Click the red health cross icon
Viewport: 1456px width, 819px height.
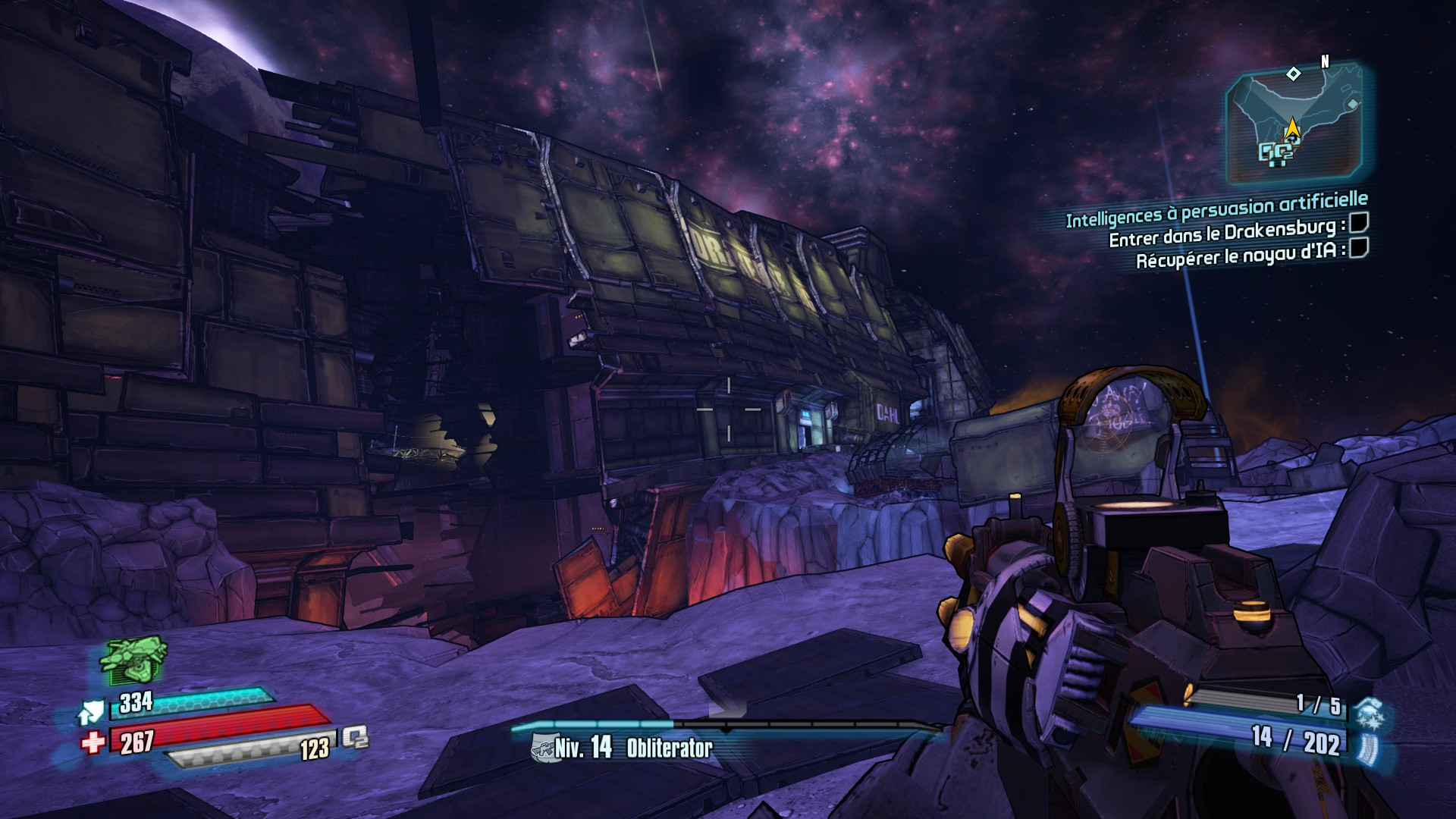(x=93, y=742)
